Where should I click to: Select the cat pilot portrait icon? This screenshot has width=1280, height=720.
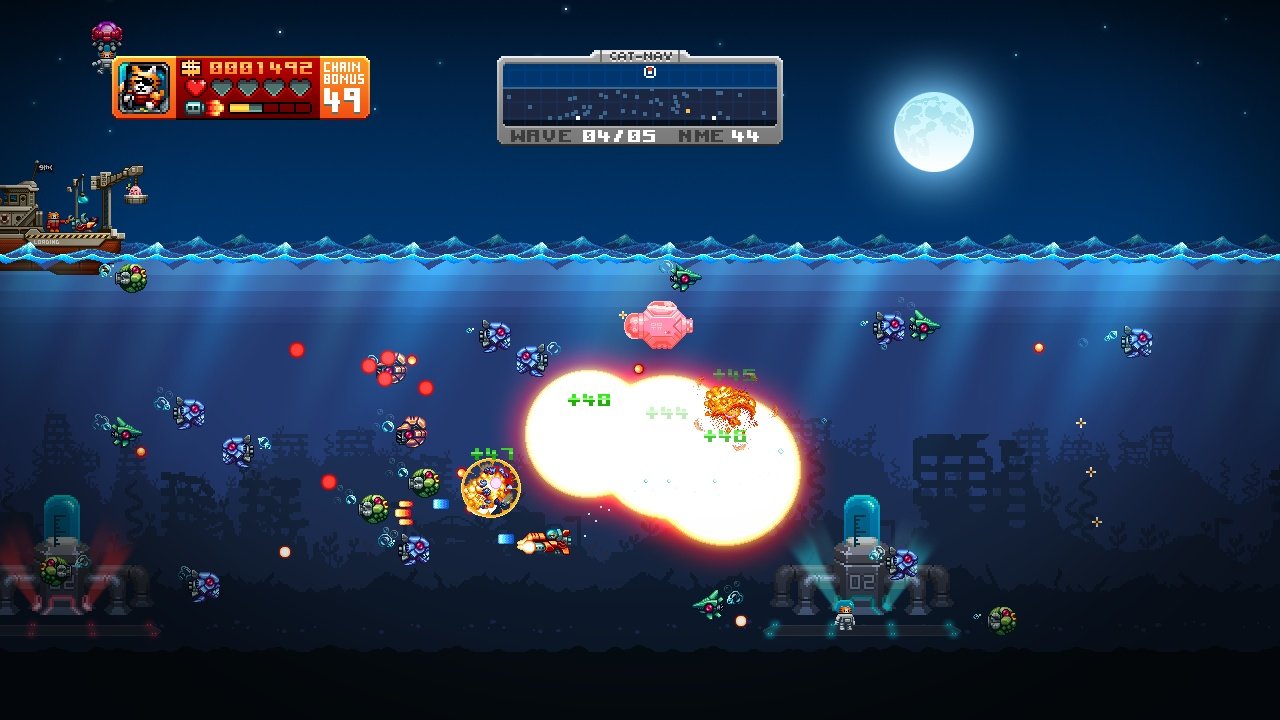144,86
